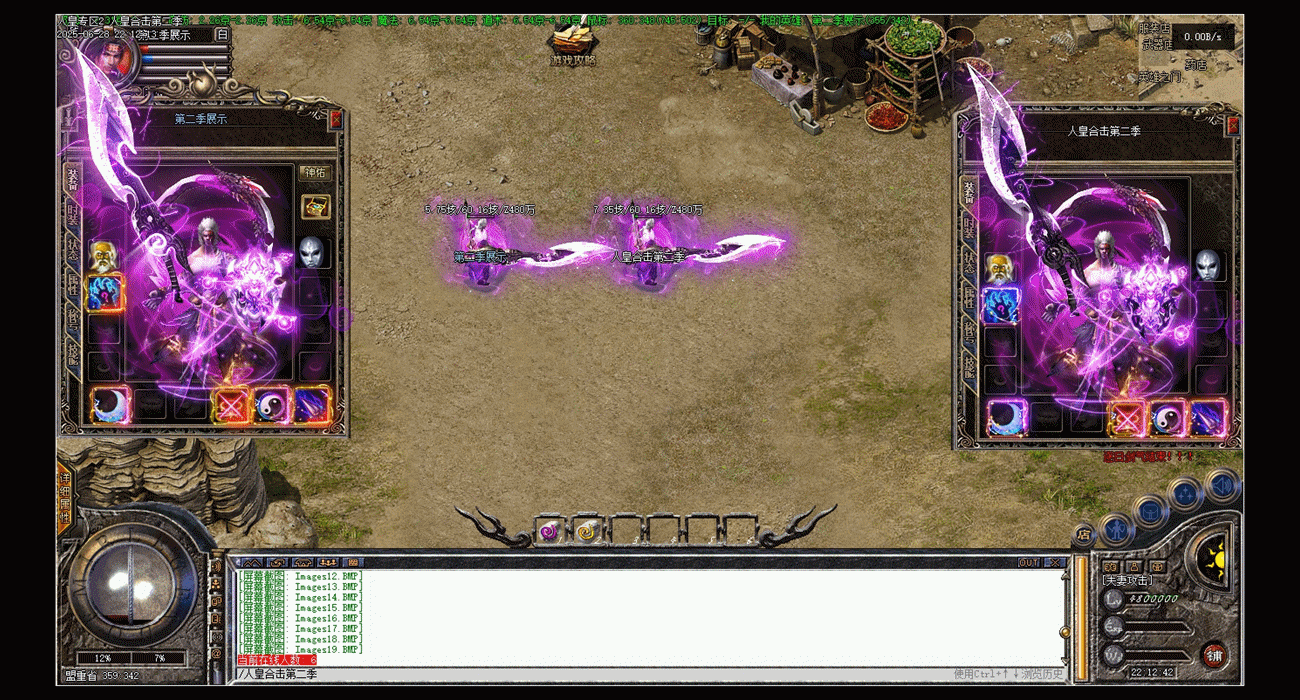Open the 详细属性 side tab
The image size is (1300, 700).
pos(65,498)
